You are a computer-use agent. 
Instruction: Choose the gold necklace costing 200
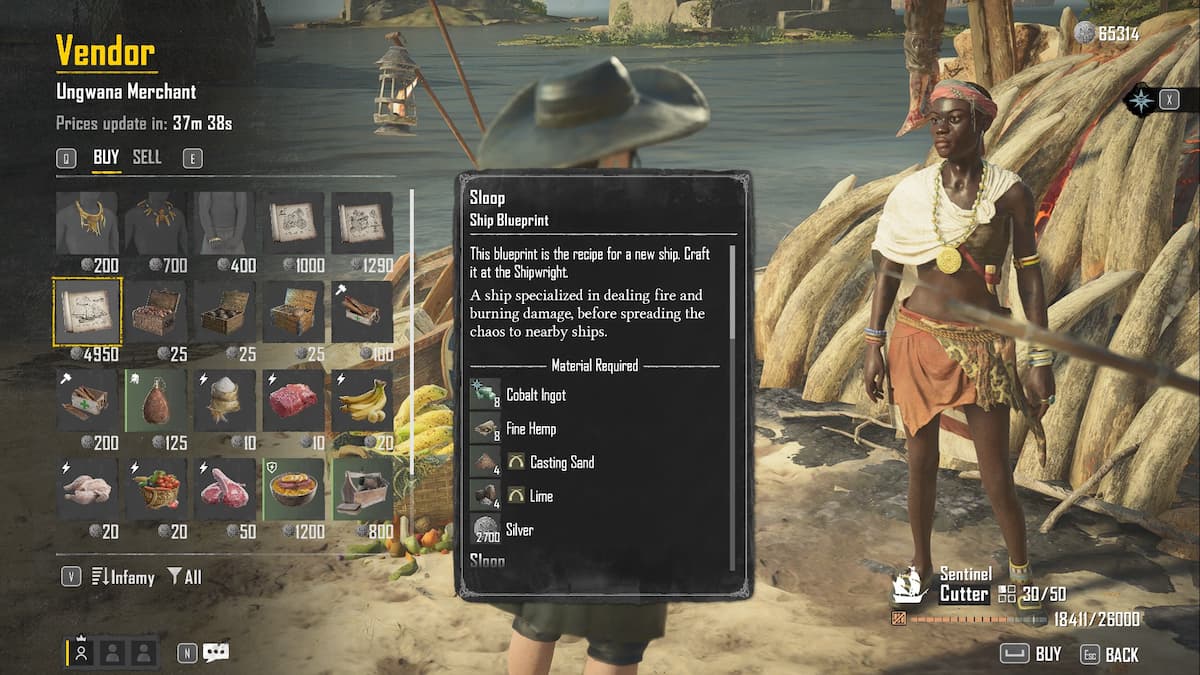click(x=87, y=223)
